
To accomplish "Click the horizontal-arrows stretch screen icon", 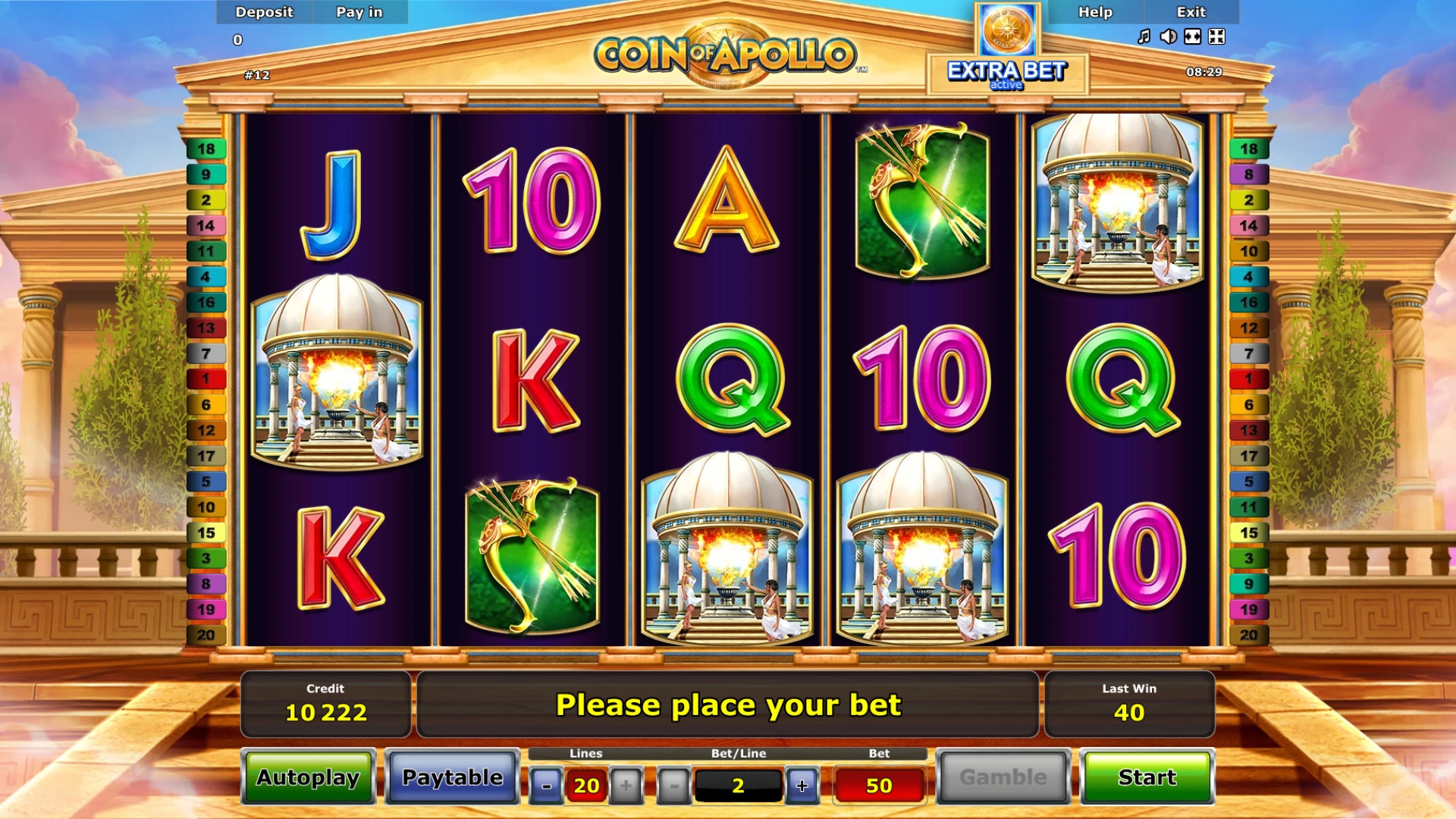I will coord(1192,36).
